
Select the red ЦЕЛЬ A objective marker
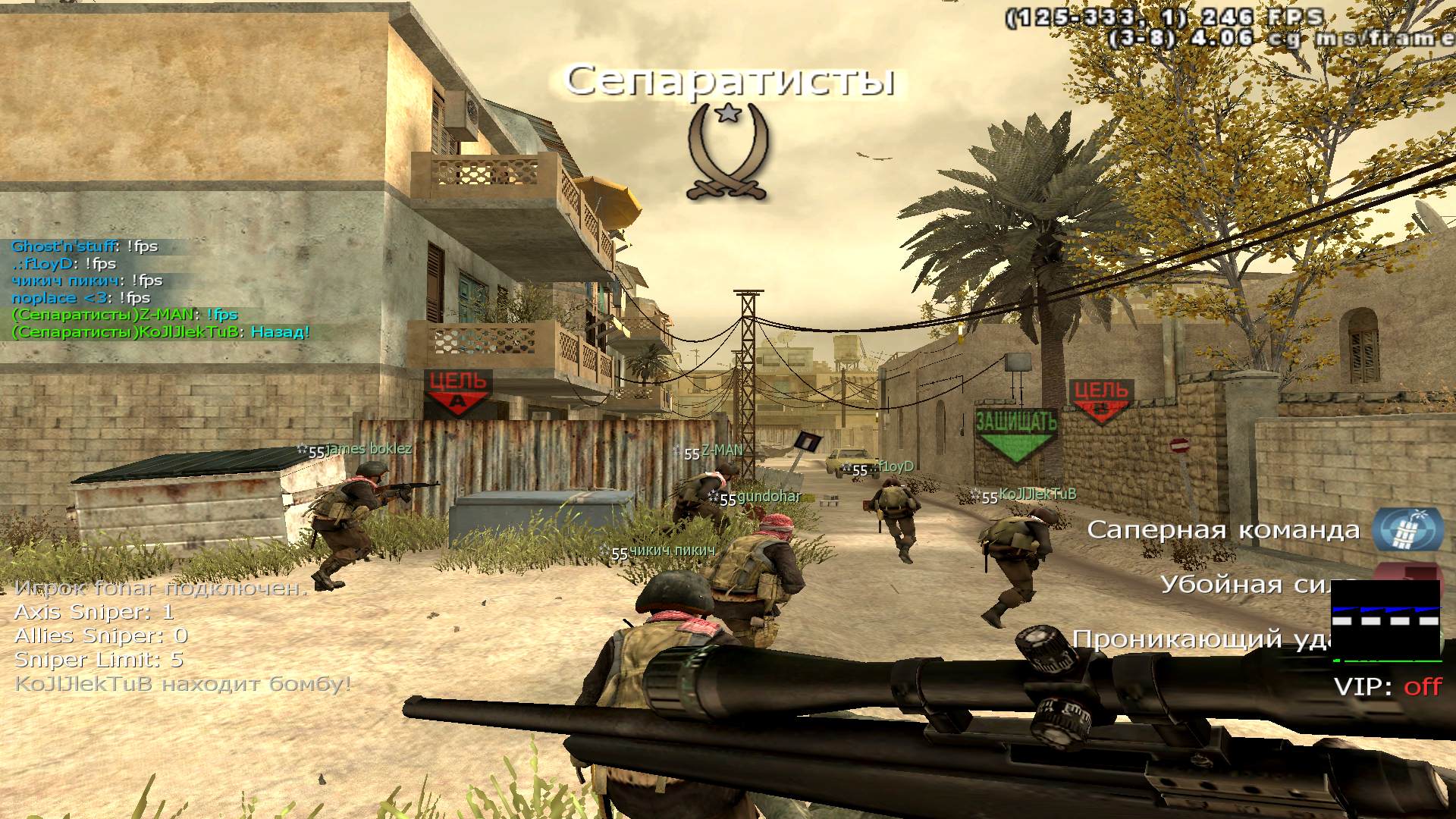click(457, 391)
